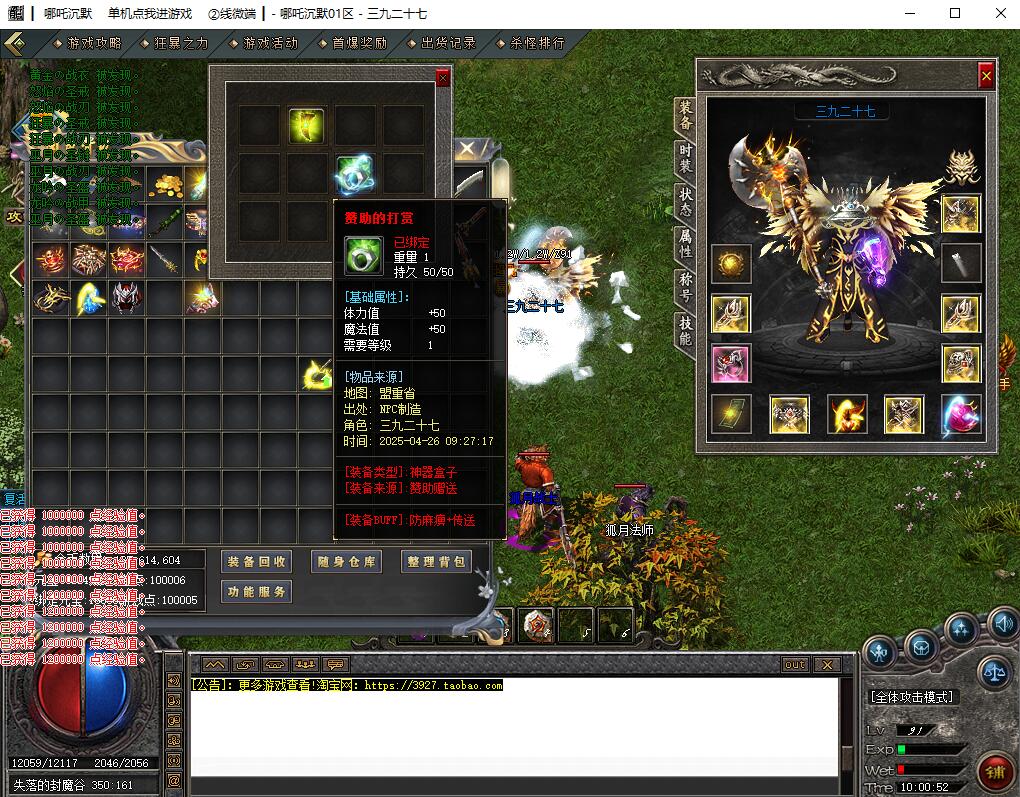Open the 游戏活动 events menu
The width and height of the screenshot is (1020, 797).
(x=270, y=43)
